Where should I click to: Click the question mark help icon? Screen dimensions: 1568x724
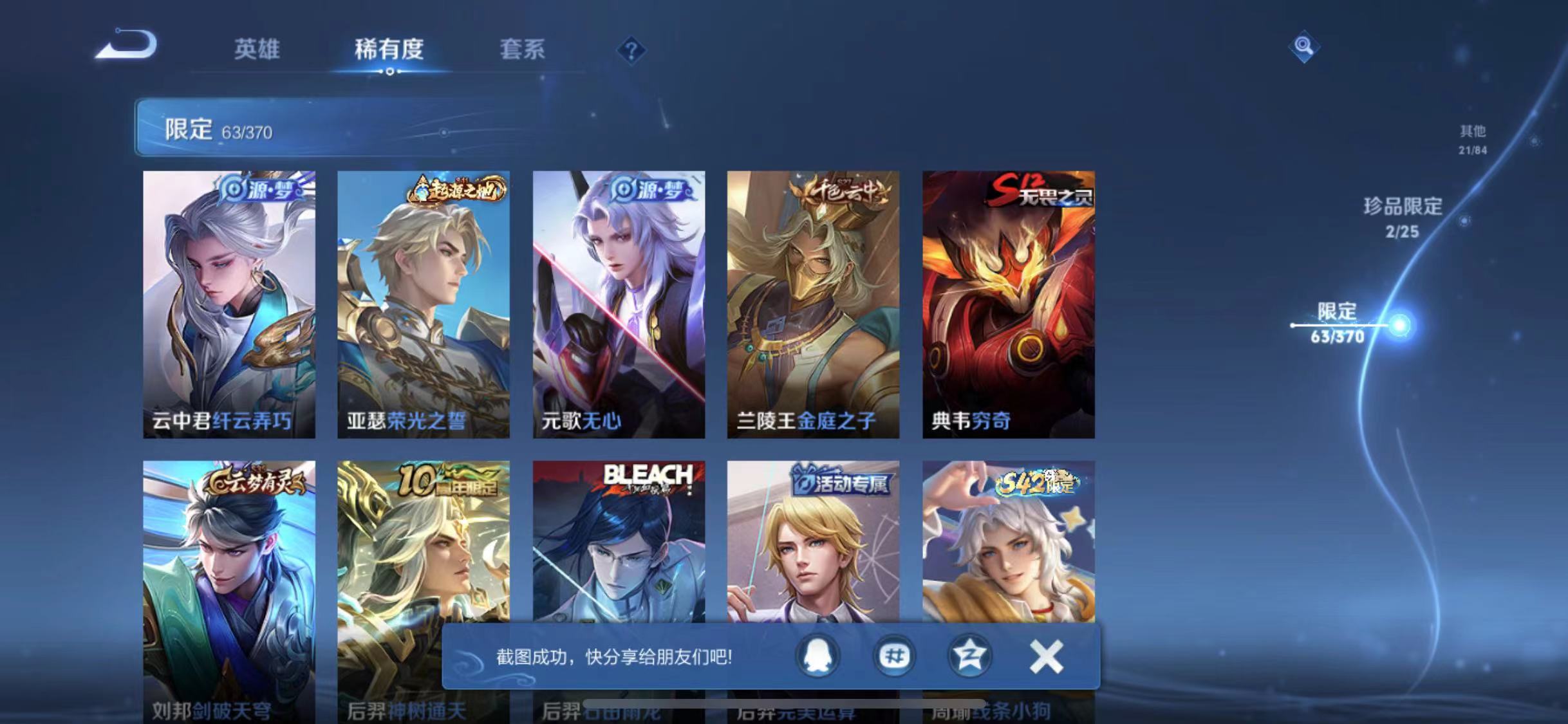click(x=634, y=50)
